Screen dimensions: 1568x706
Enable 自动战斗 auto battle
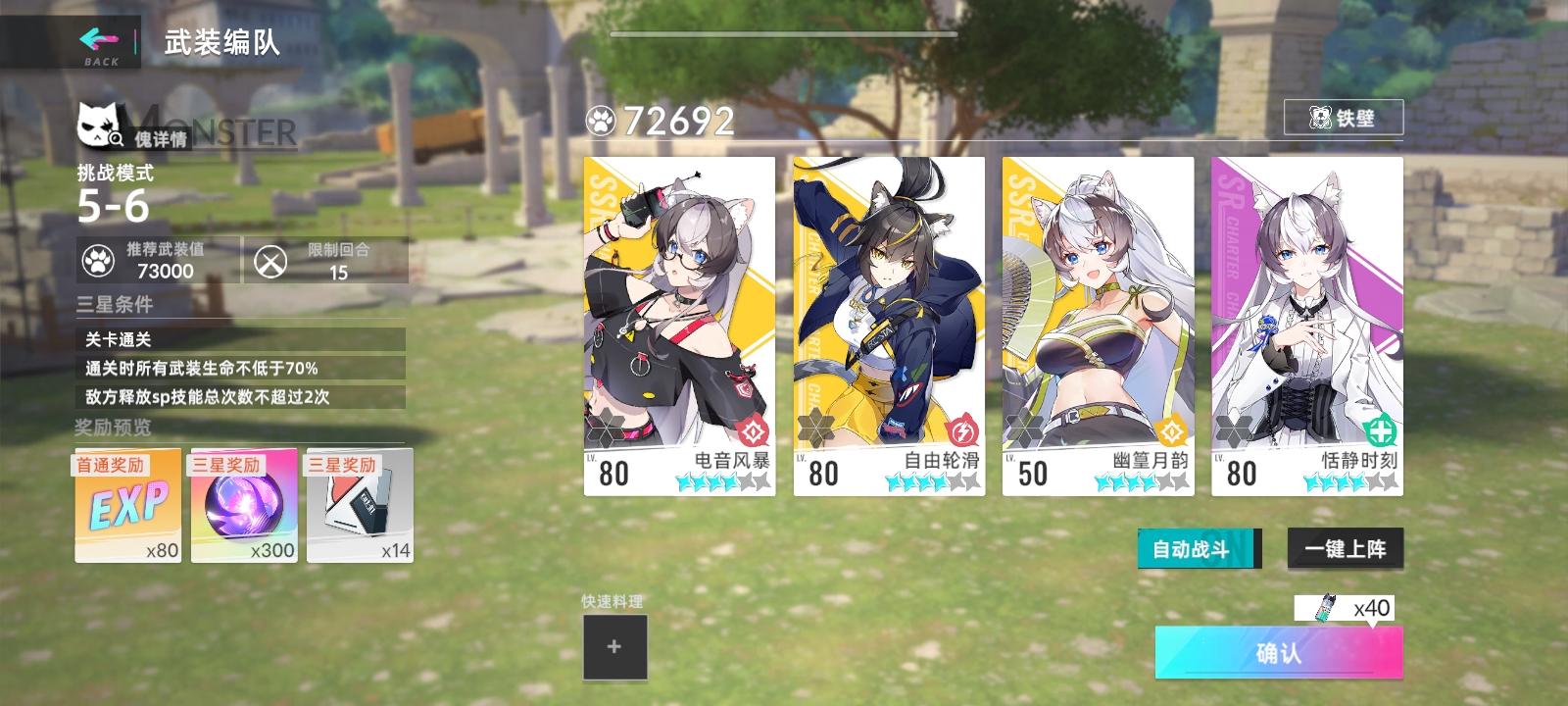(x=1196, y=548)
